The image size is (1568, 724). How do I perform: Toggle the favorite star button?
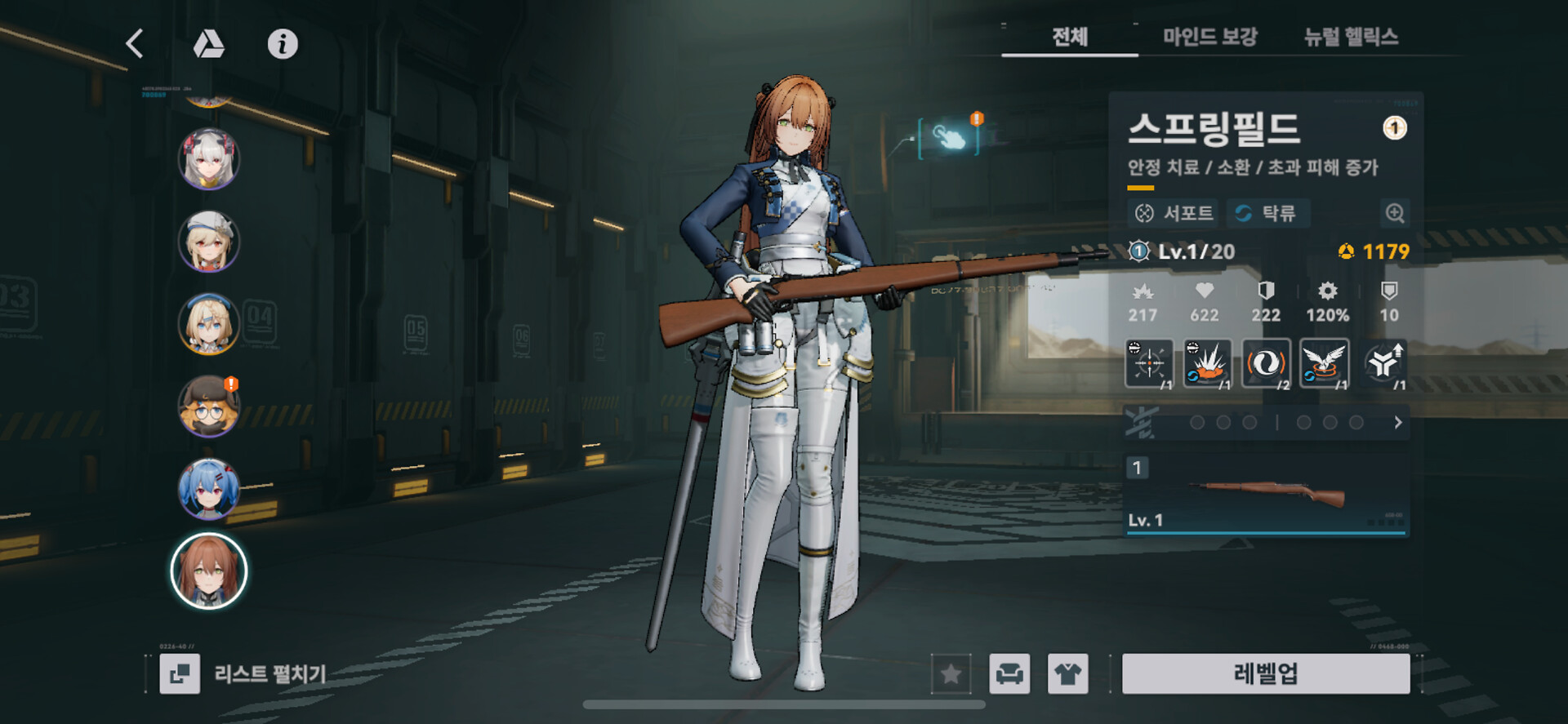pos(951,673)
